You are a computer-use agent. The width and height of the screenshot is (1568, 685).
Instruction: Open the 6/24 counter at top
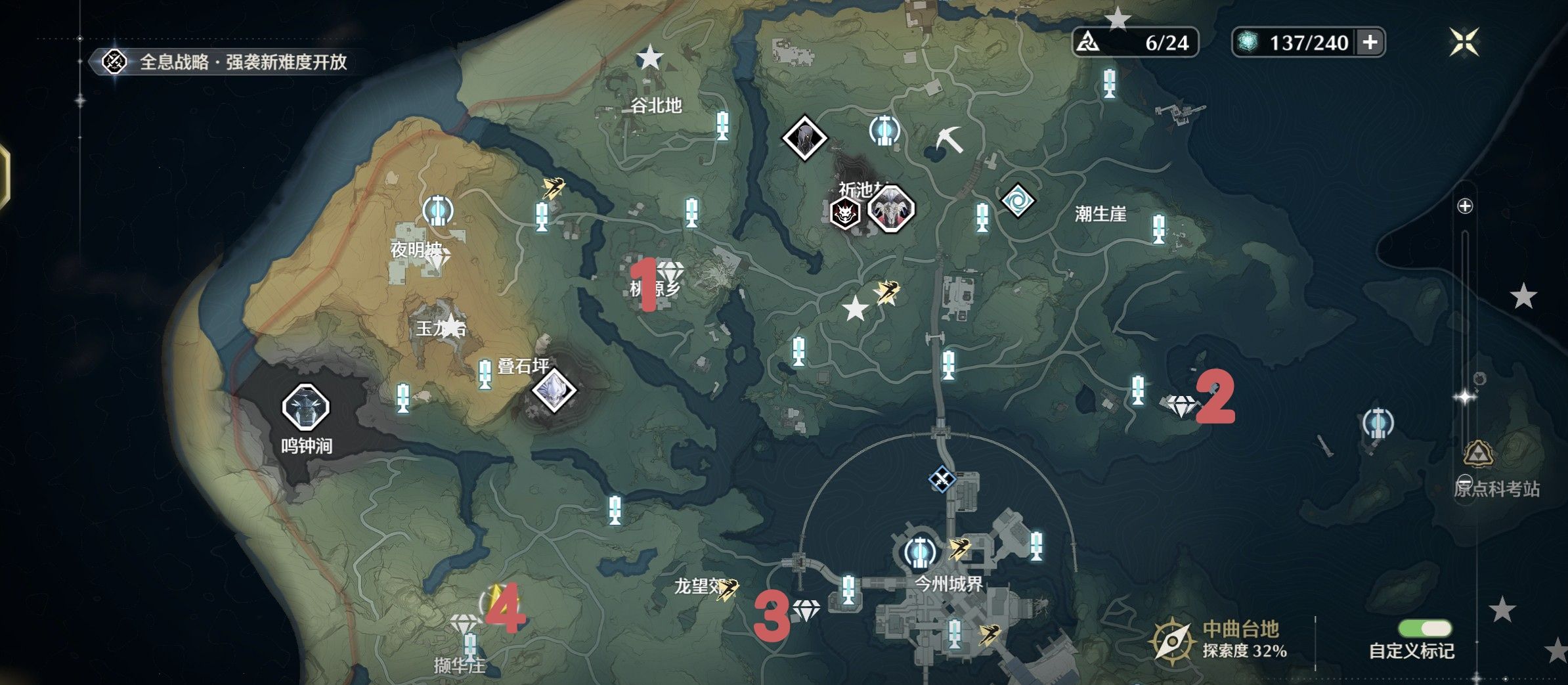[1135, 43]
